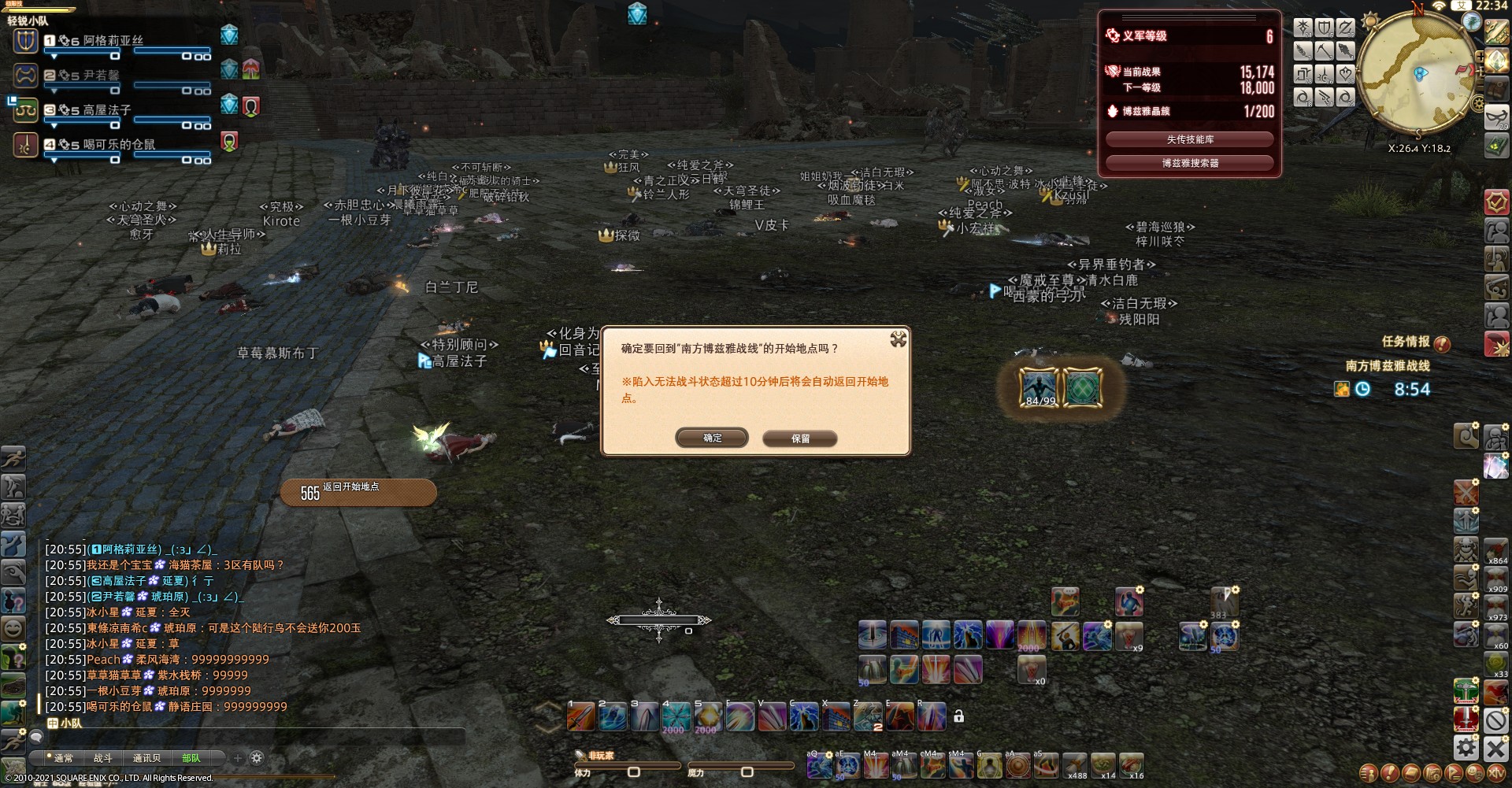This screenshot has height=788, width=1512.
Task: Switch to the 通常 chat tab
Action: [x=64, y=758]
